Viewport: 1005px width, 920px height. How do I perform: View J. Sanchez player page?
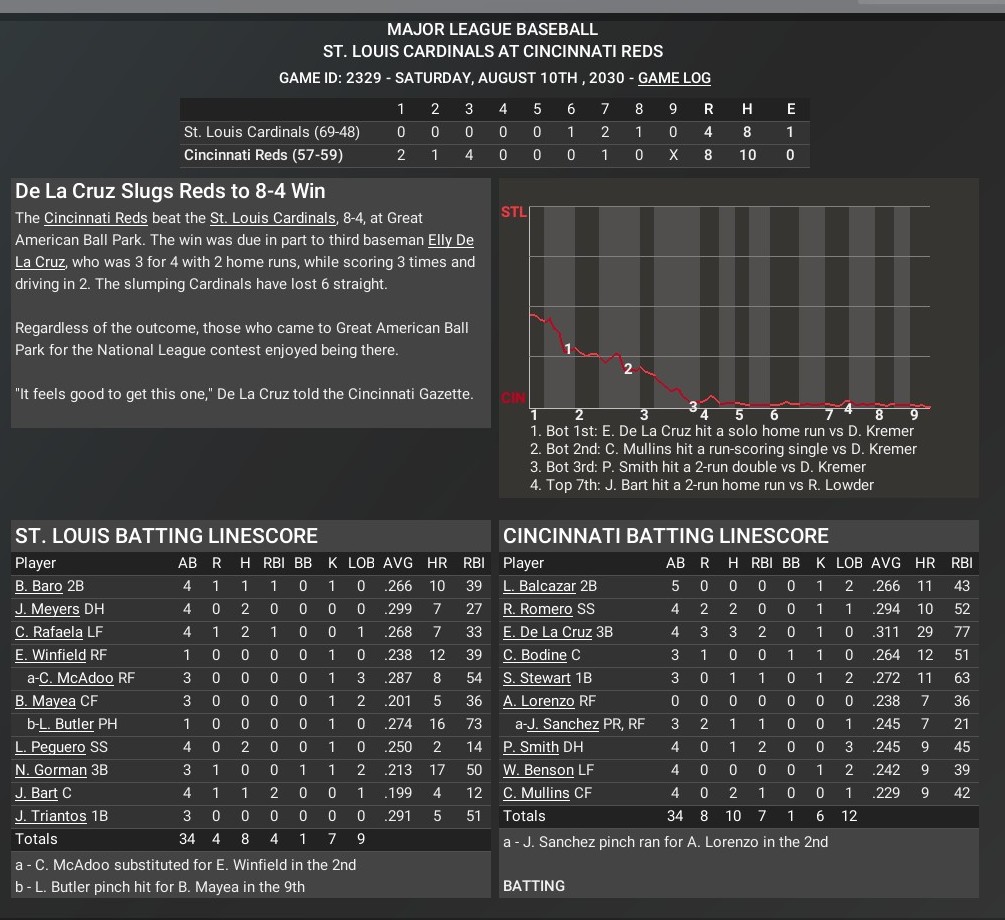563,724
